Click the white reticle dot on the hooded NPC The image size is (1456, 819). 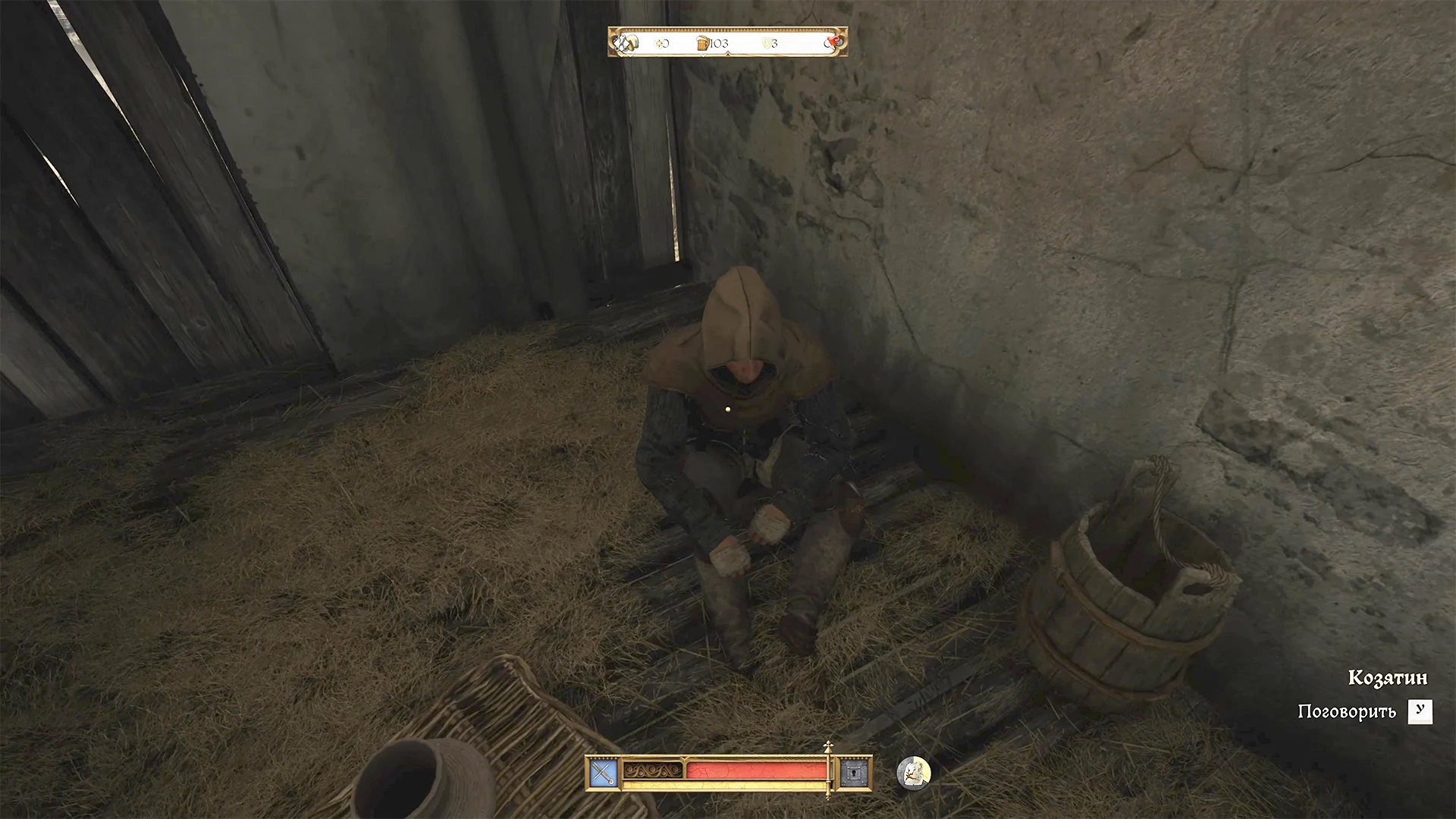tap(728, 409)
